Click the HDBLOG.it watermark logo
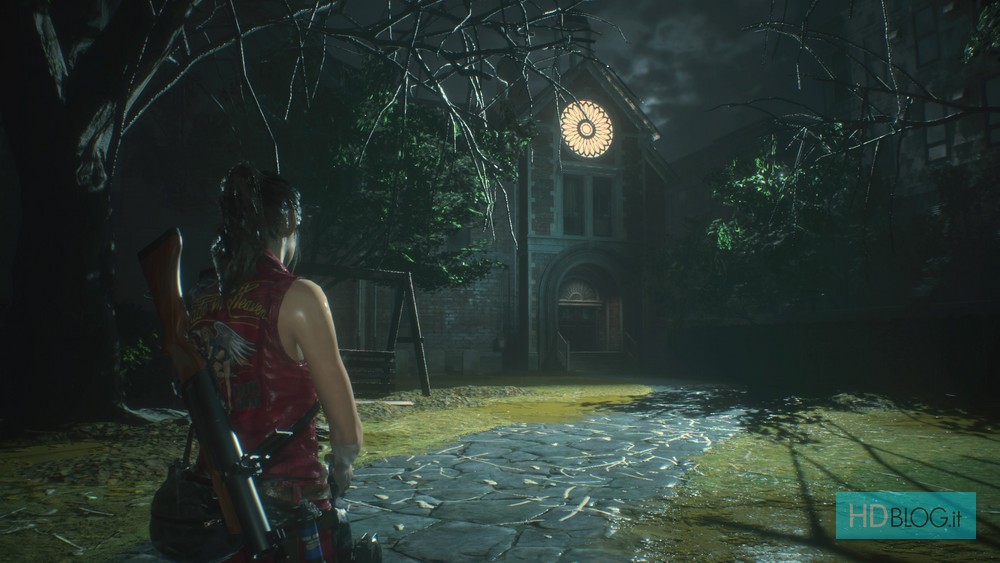This screenshot has width=1000, height=563. pyautogui.click(x=905, y=515)
